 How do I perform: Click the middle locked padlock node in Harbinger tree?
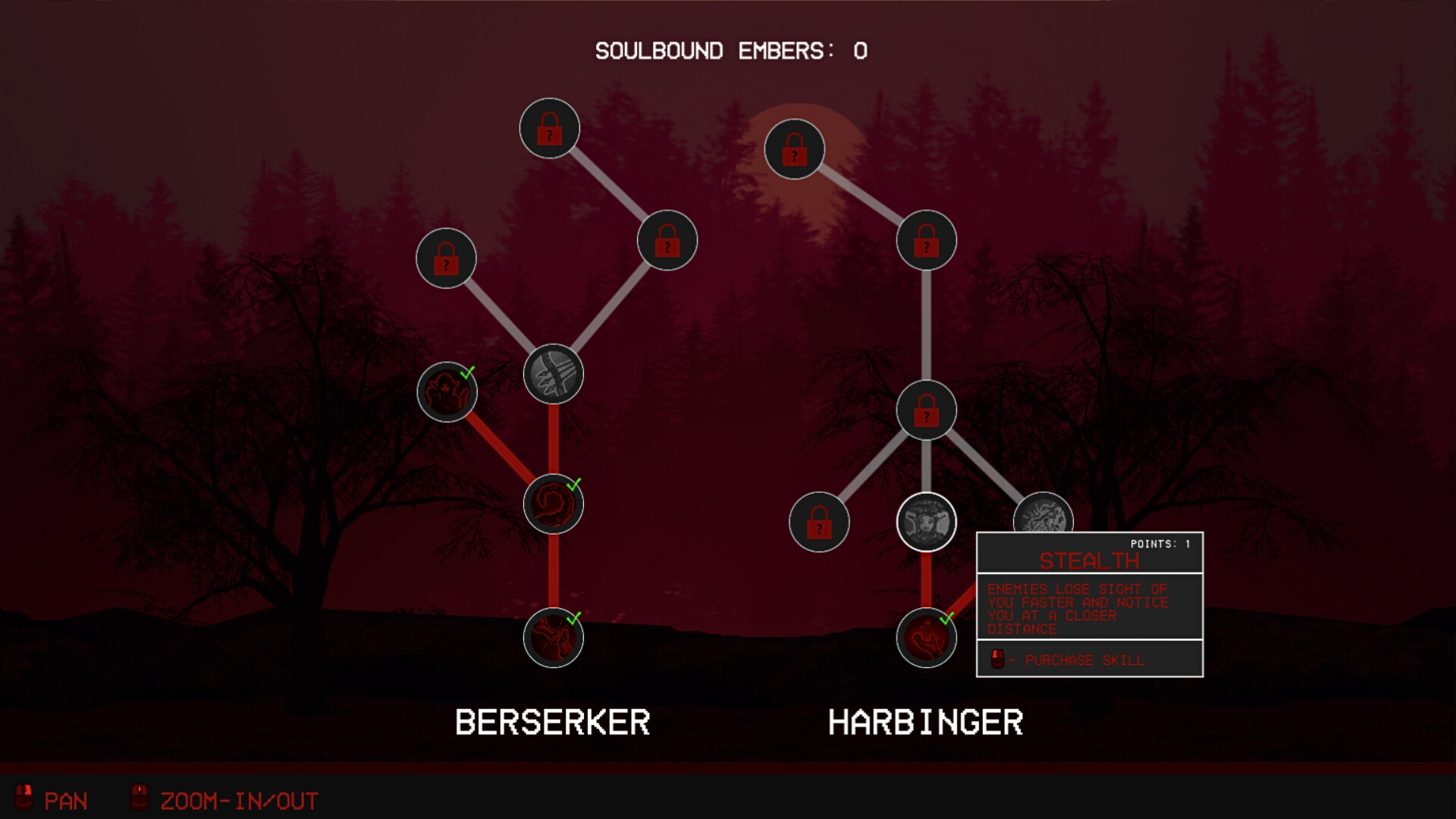(927, 410)
